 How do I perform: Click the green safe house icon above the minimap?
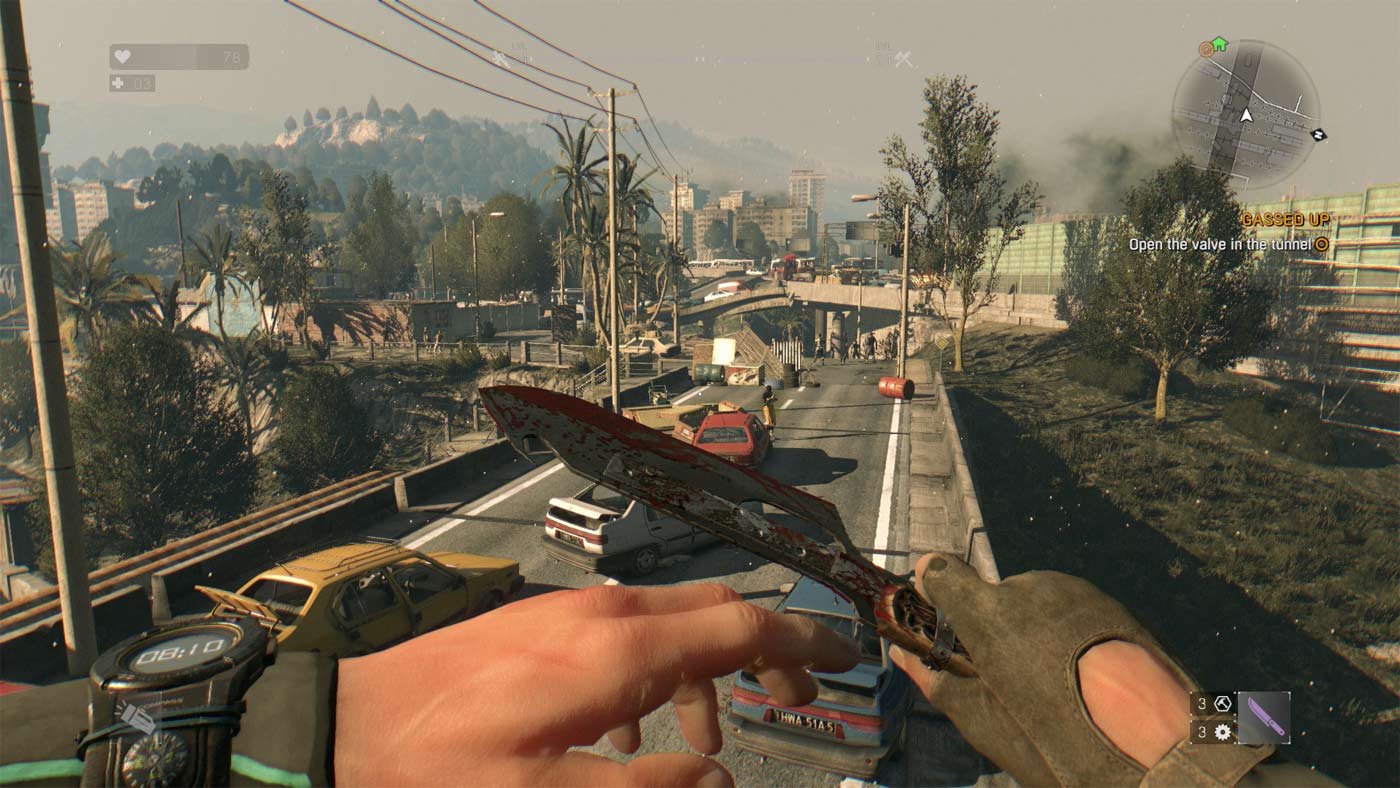tap(1219, 44)
